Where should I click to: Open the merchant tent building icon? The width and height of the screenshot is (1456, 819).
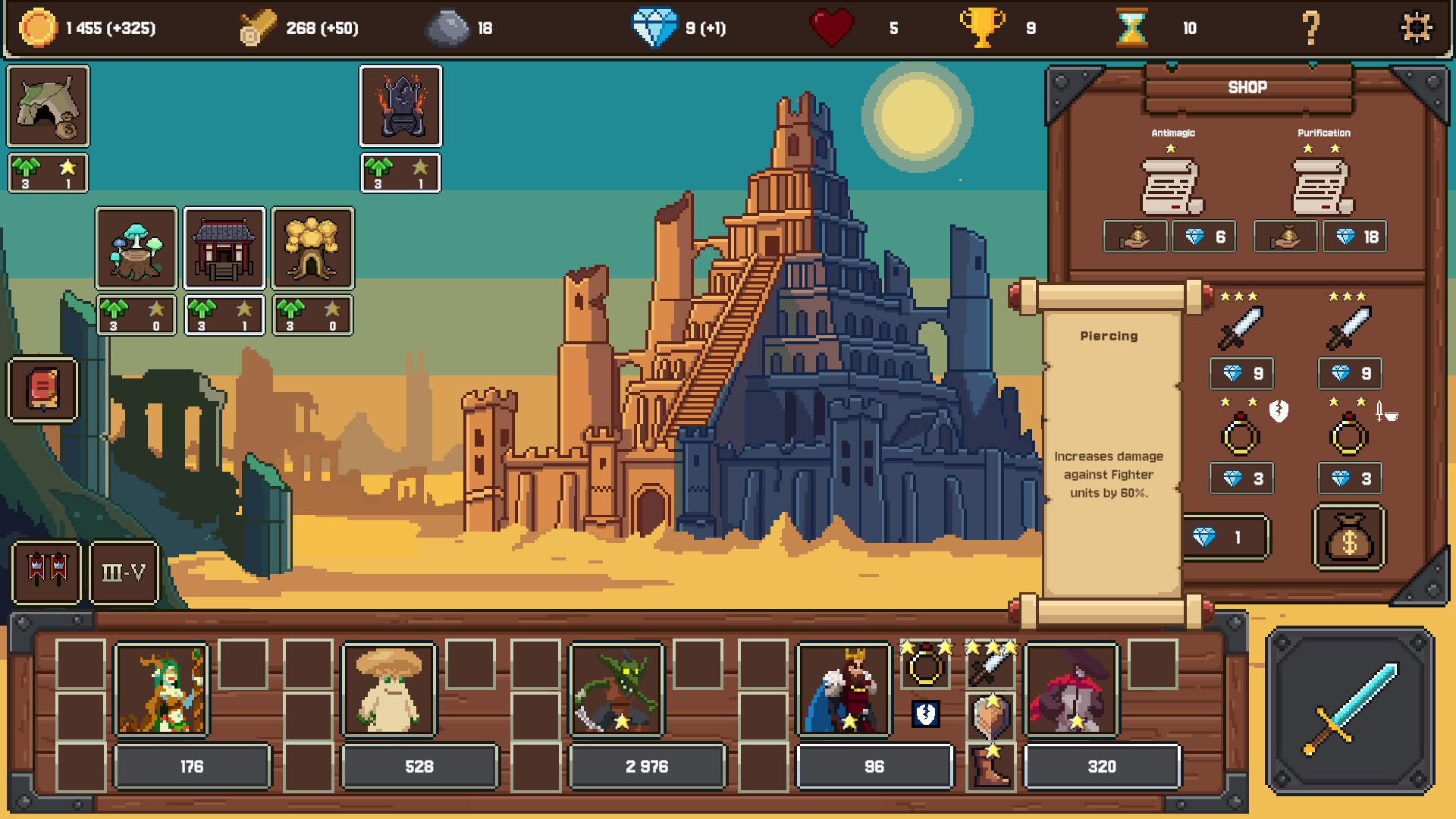47,106
